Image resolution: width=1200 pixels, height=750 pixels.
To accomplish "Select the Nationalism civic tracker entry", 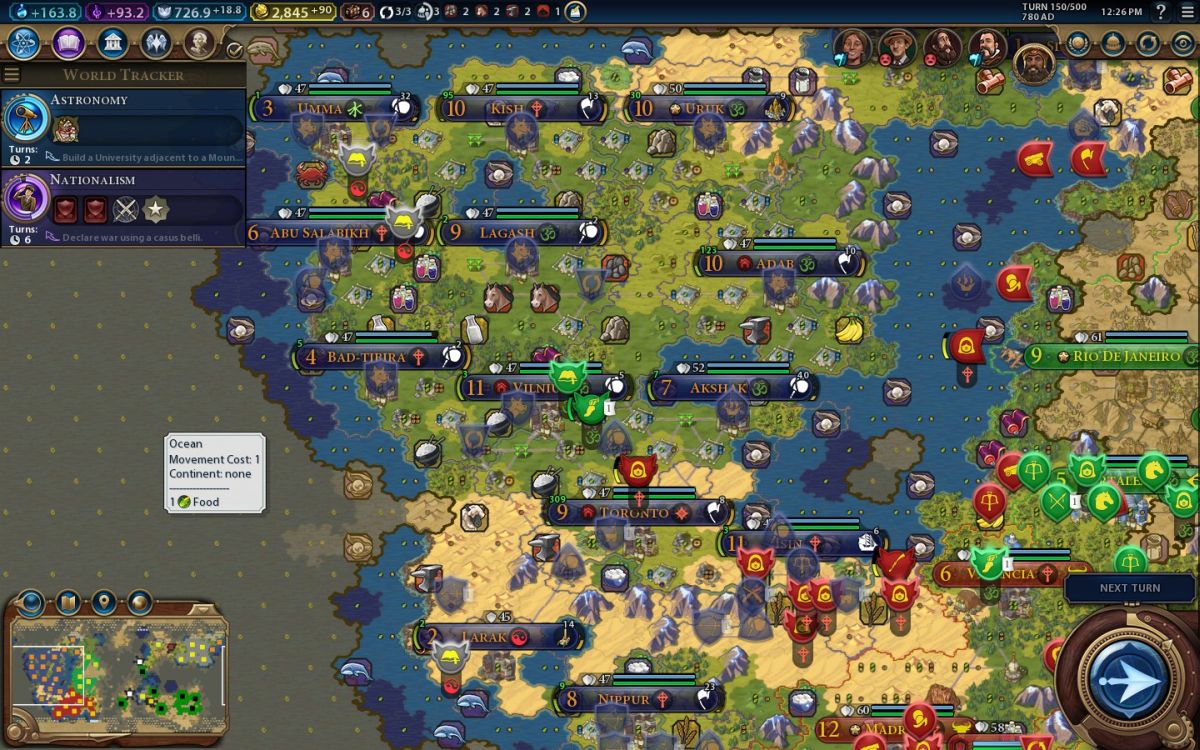I will [123, 207].
